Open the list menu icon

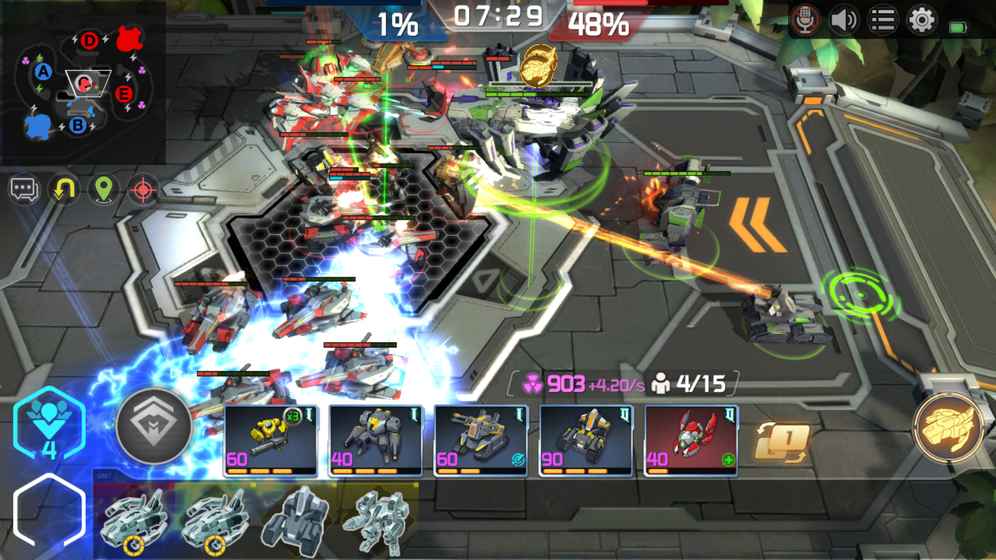tap(882, 19)
